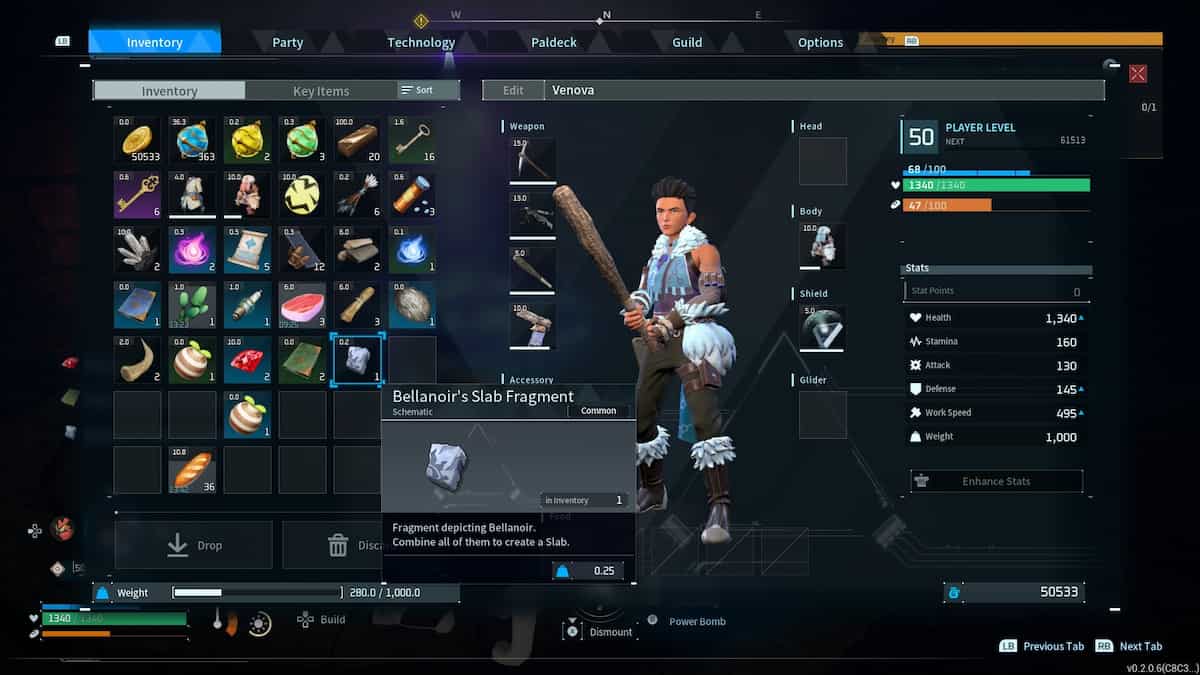Go to the Paldeck tab
Viewport: 1200px width, 675px height.
coord(553,42)
